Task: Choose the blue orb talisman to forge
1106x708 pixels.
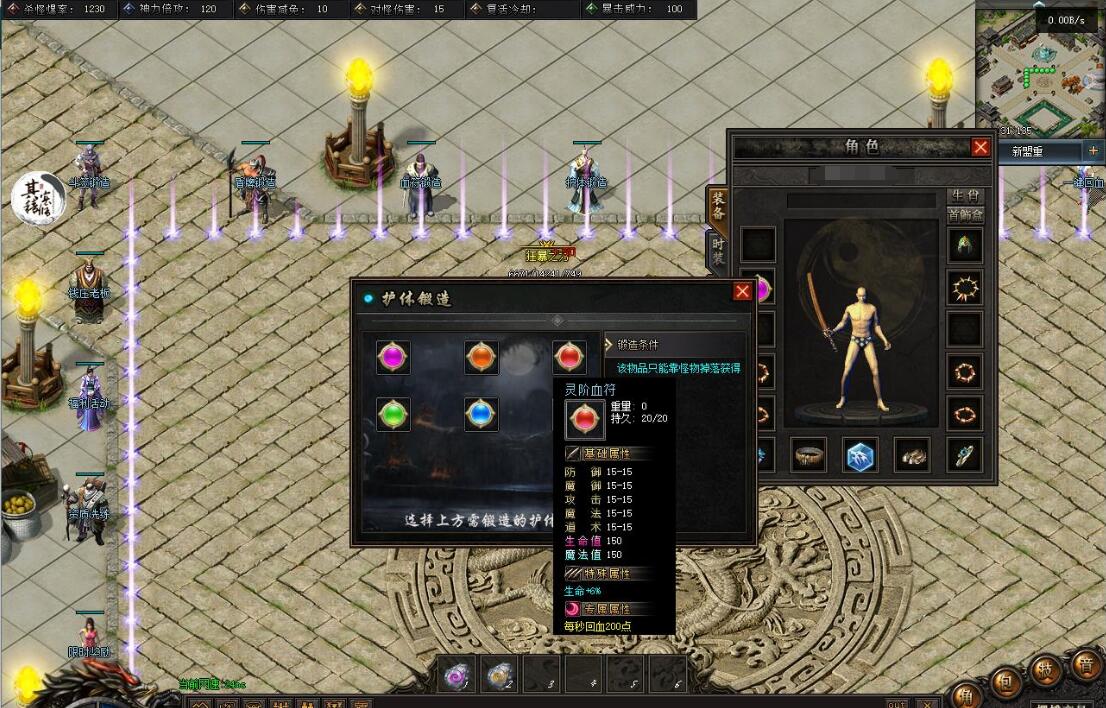Action: (x=481, y=414)
